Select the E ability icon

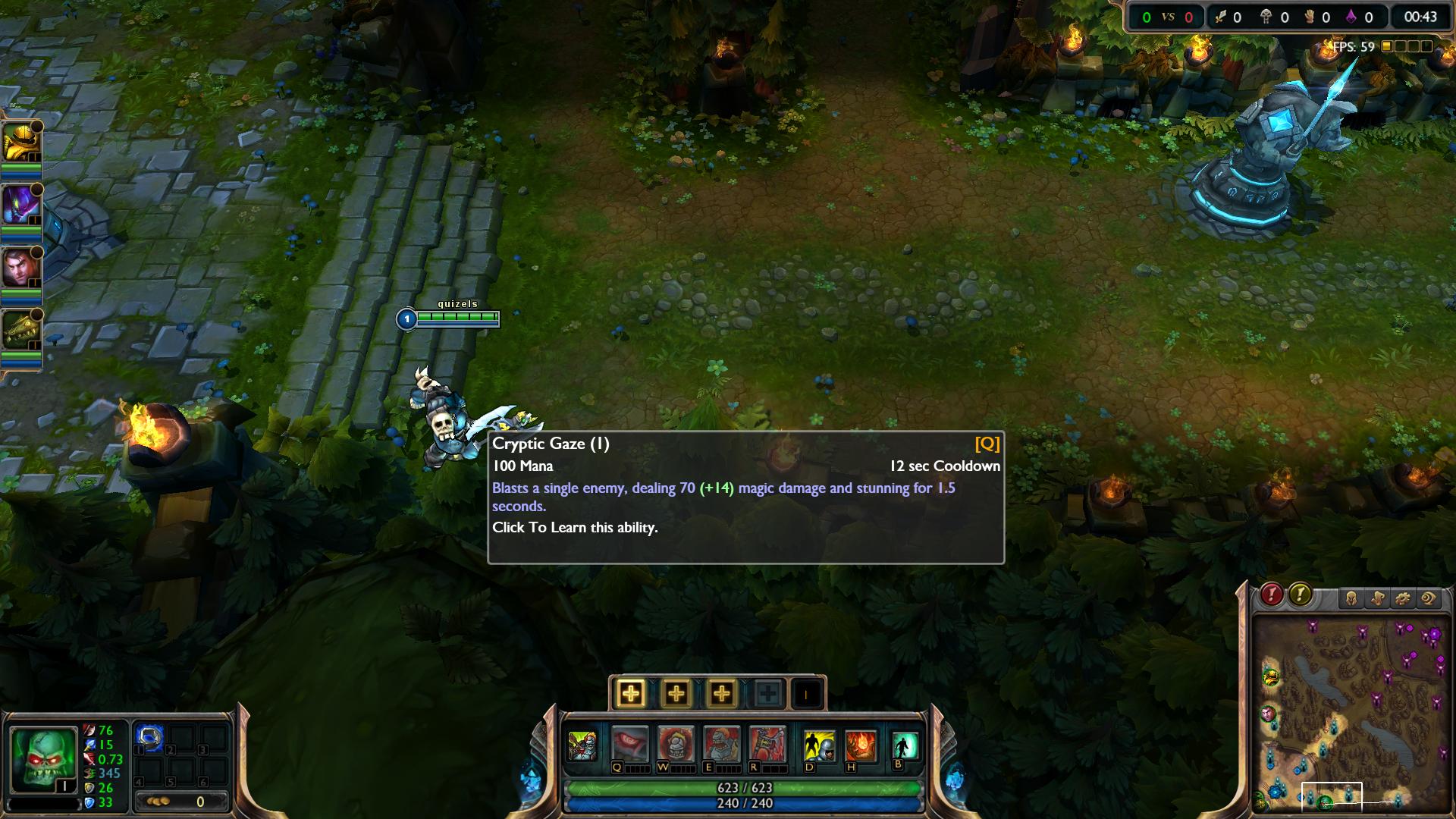[x=721, y=744]
